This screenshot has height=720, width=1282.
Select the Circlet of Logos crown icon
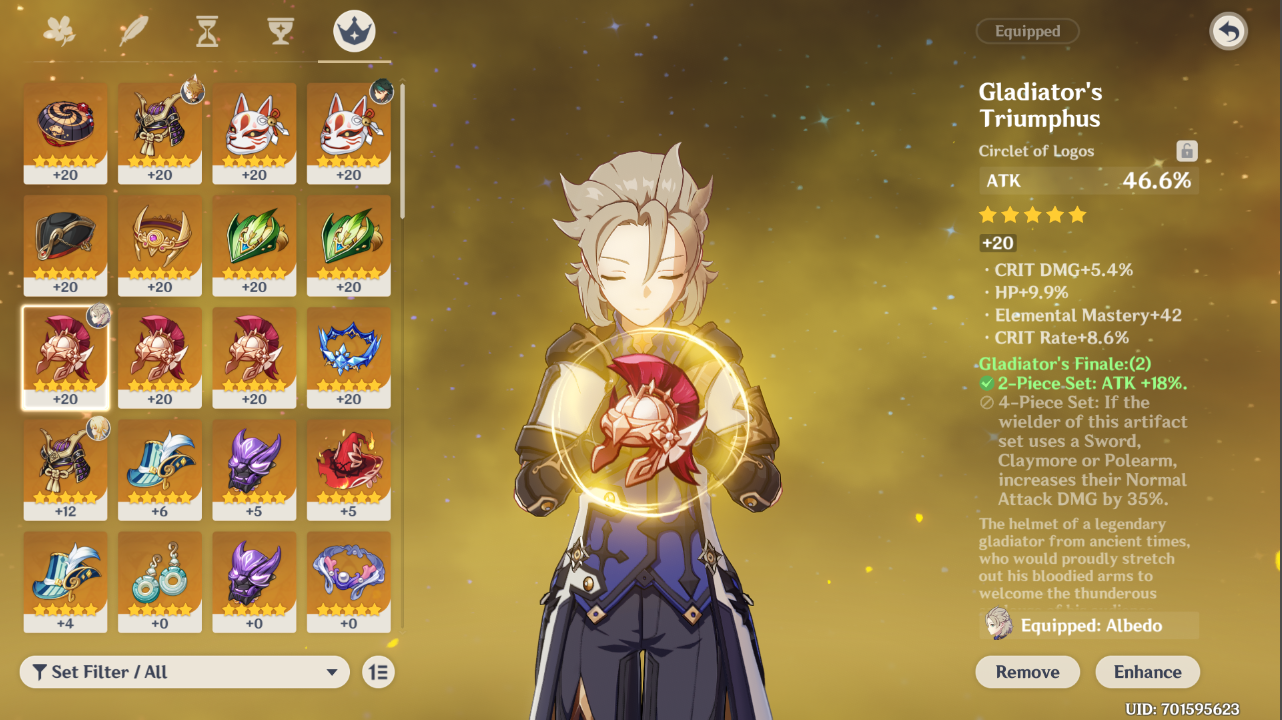coord(352,31)
